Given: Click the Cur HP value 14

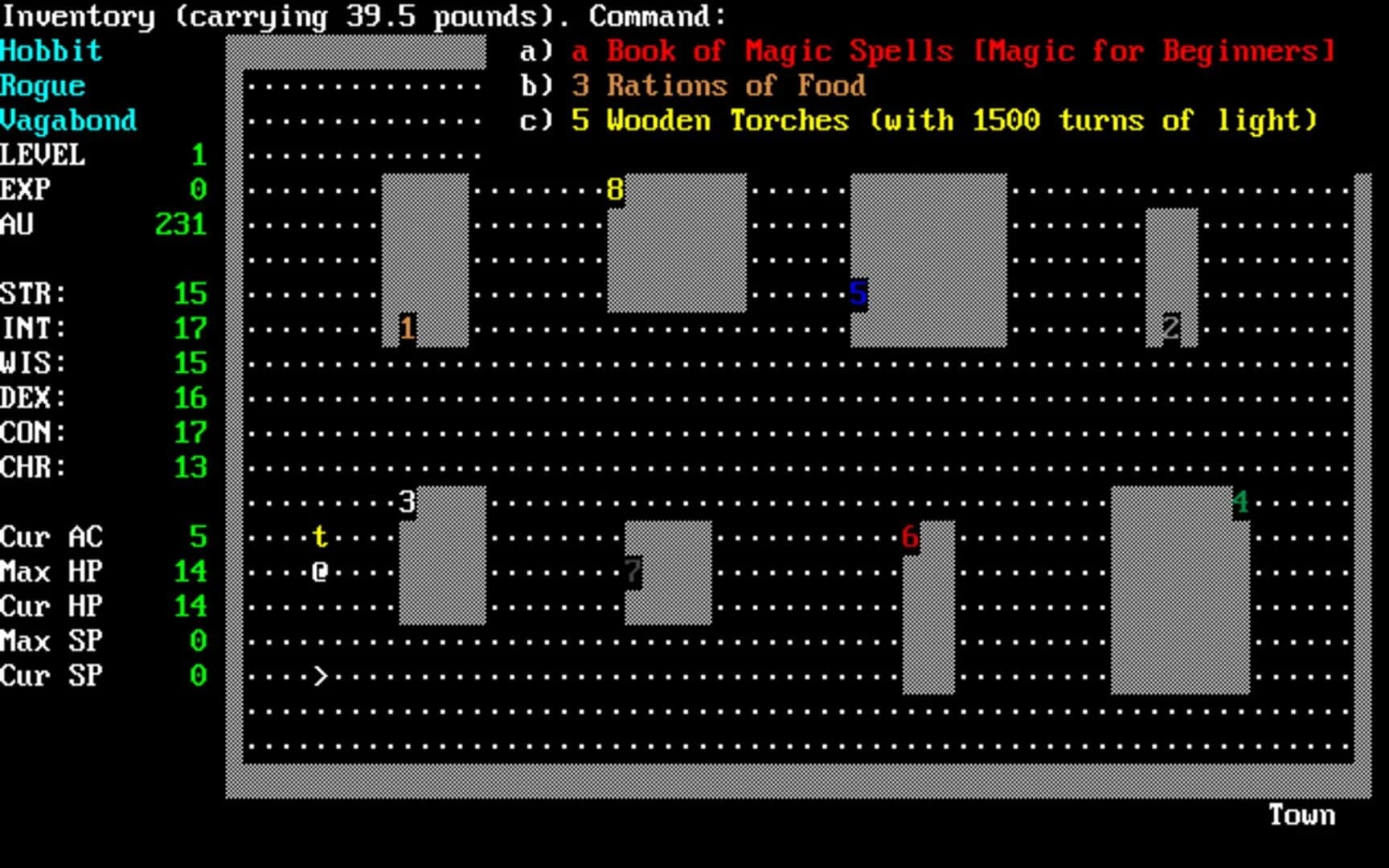Looking at the screenshot, I should coord(191,607).
